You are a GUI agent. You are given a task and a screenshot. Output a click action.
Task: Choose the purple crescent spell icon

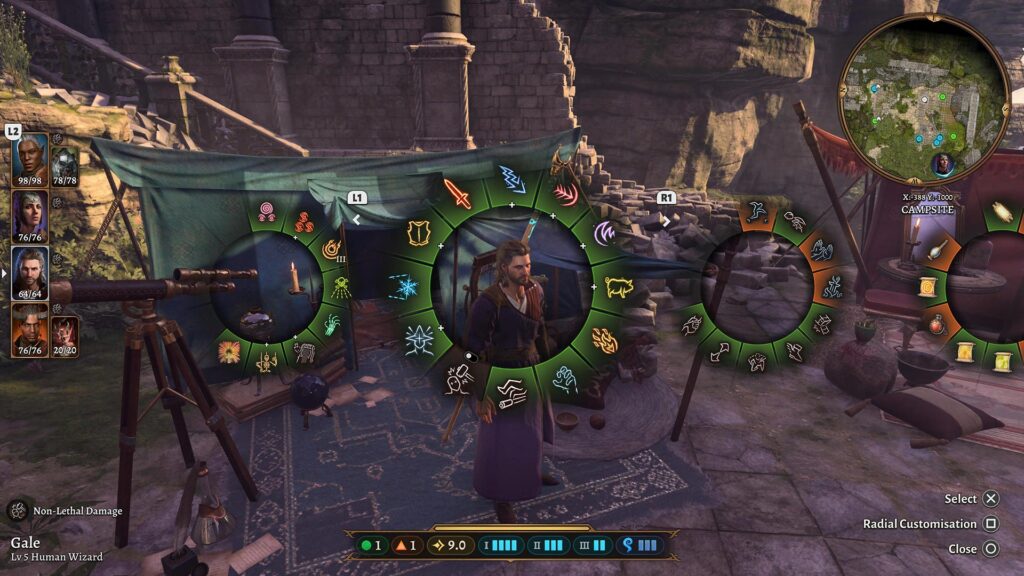[x=606, y=234]
